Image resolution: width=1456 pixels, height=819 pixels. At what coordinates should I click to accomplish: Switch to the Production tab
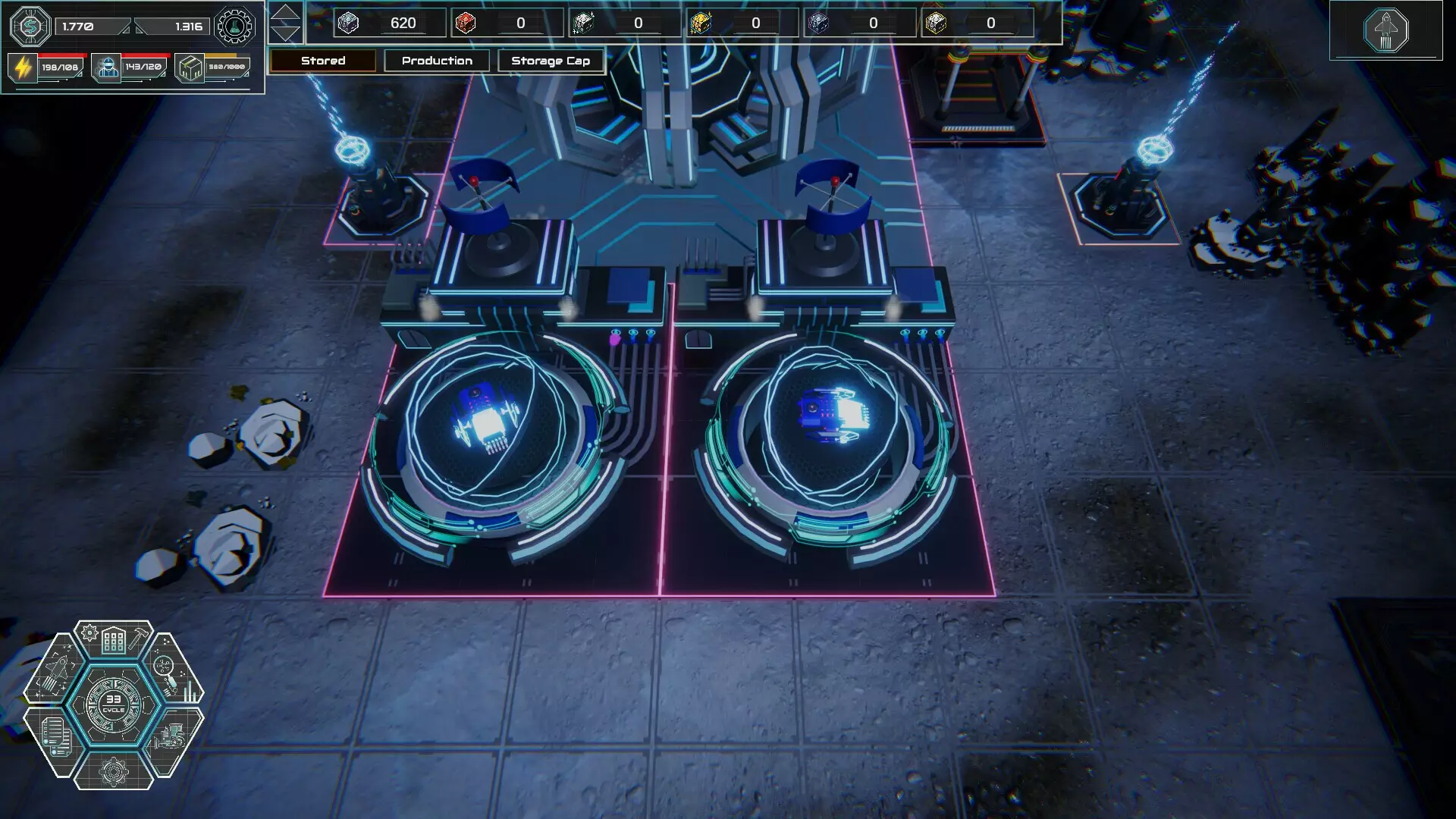coord(437,61)
